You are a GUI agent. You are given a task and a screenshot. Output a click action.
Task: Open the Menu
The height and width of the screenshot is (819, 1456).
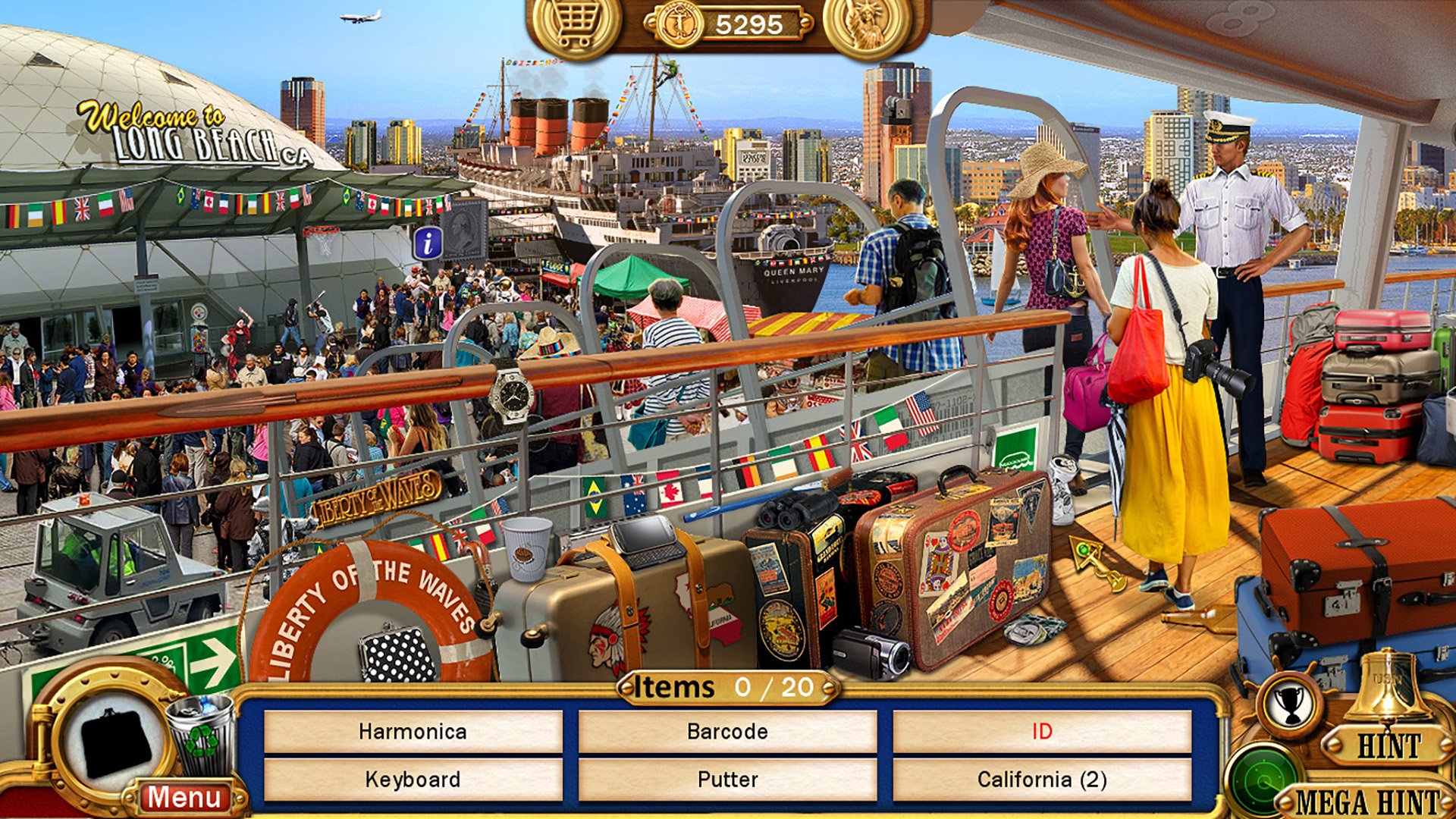pyautogui.click(x=184, y=797)
